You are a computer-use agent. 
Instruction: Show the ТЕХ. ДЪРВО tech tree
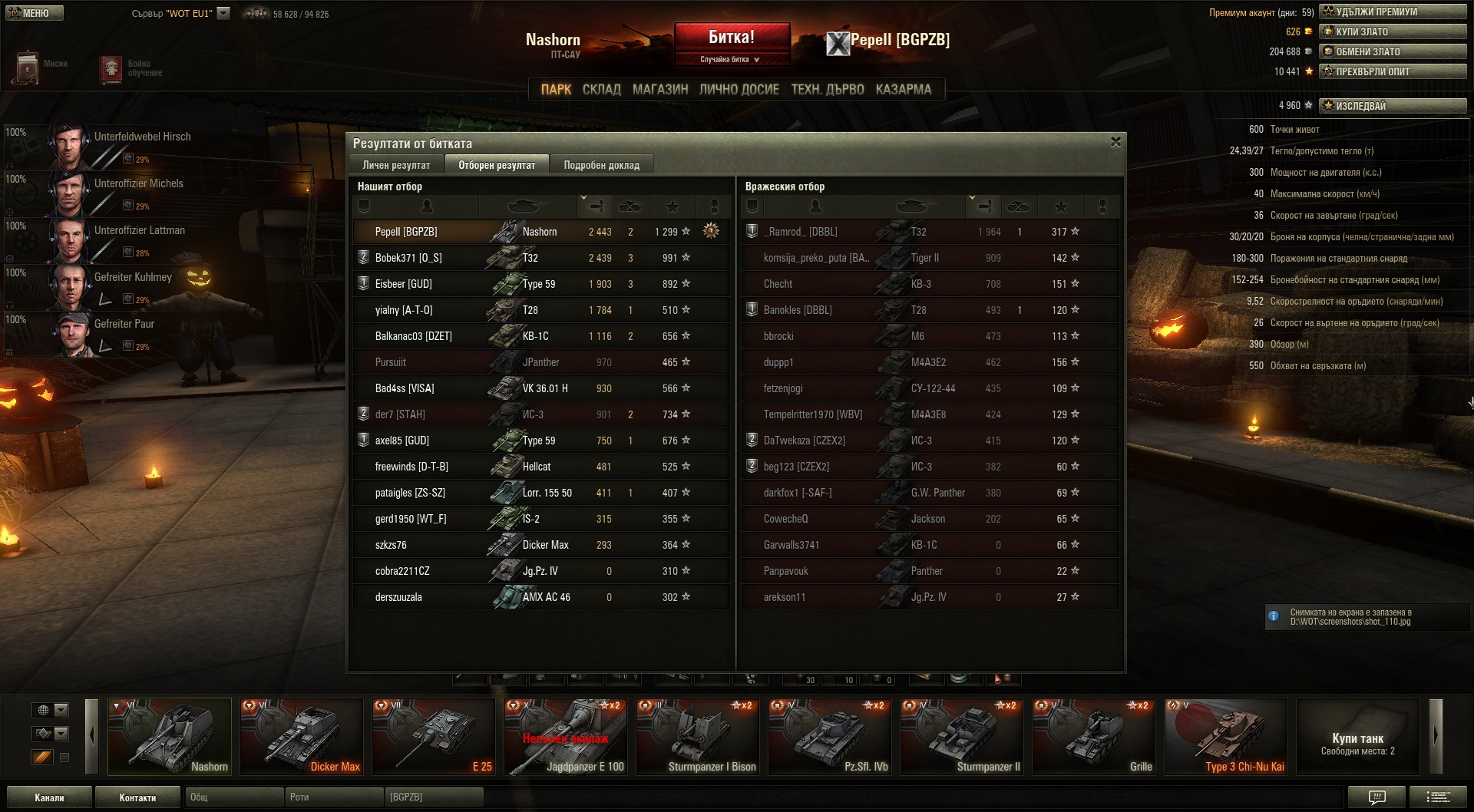pyautogui.click(x=827, y=90)
